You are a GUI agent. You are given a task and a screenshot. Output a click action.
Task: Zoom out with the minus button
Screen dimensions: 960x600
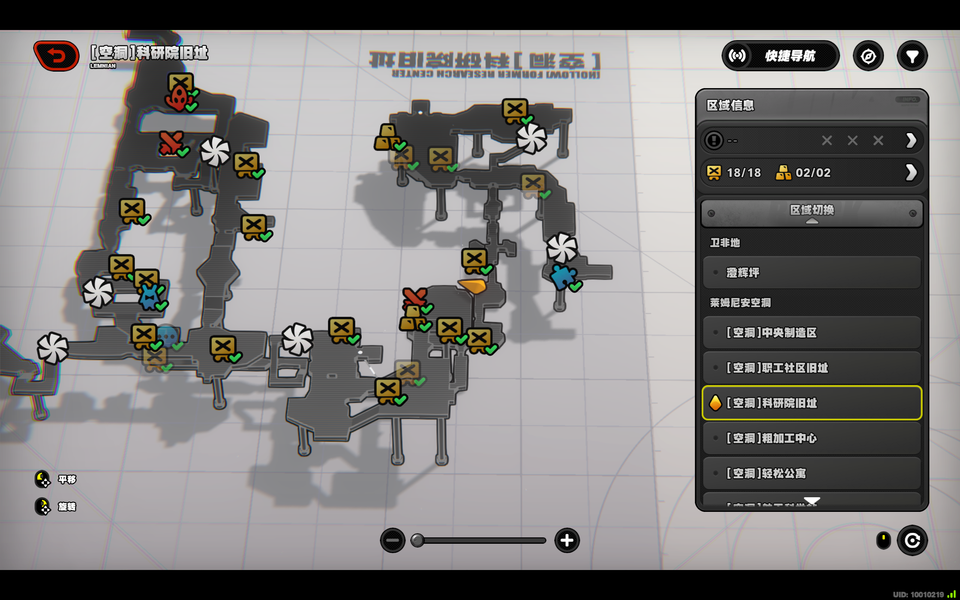(393, 541)
